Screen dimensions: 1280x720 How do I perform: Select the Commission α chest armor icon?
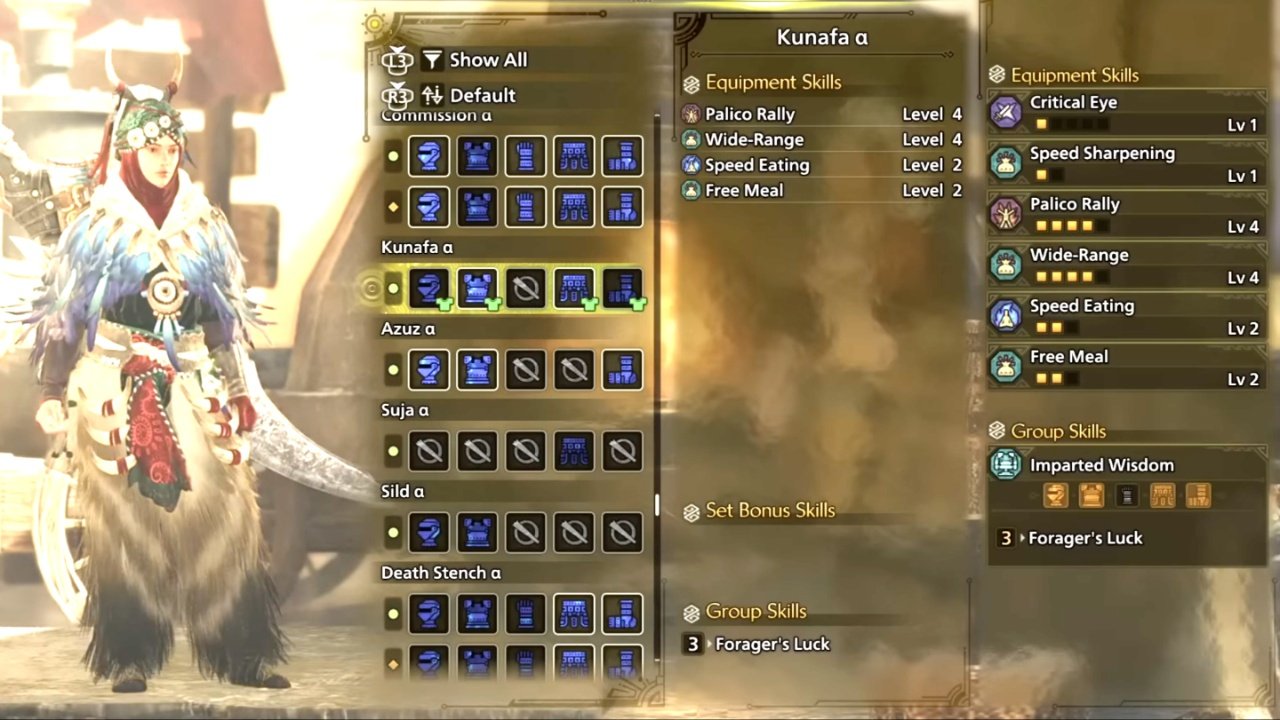pyautogui.click(x=476, y=156)
